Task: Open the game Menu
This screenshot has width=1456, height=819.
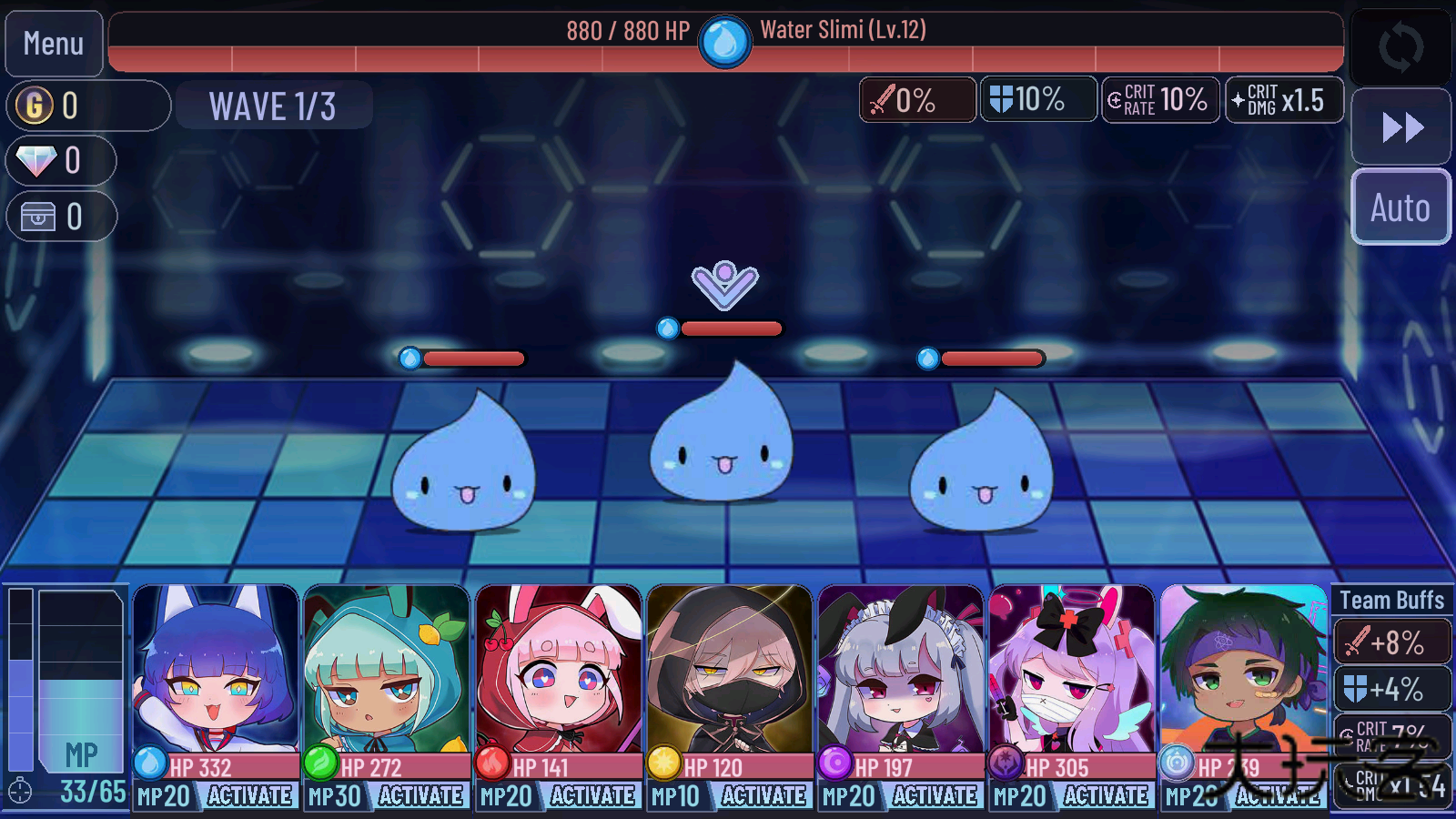Action: point(53,43)
